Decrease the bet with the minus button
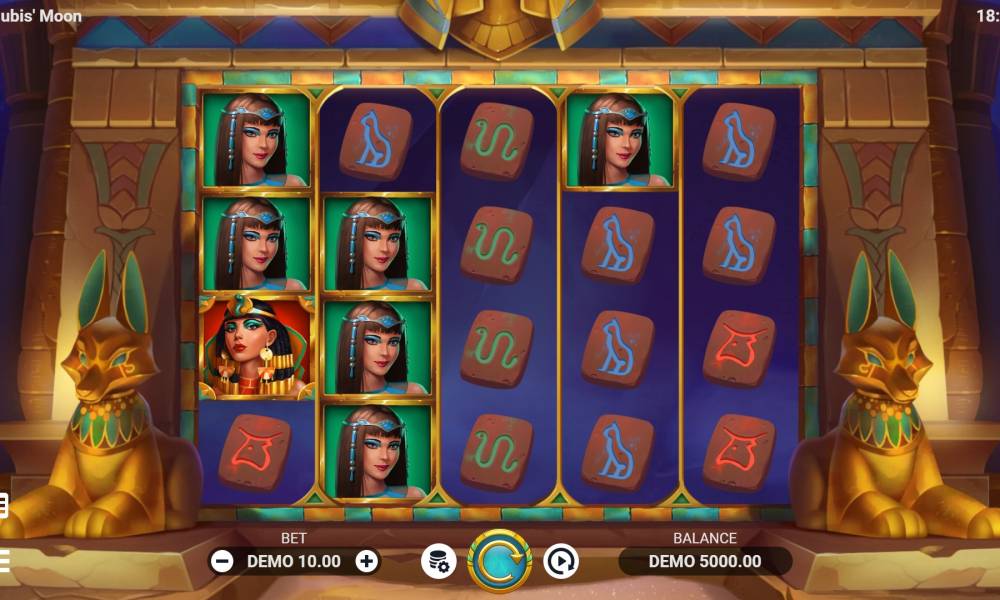This screenshot has width=1000, height=600. coord(222,561)
